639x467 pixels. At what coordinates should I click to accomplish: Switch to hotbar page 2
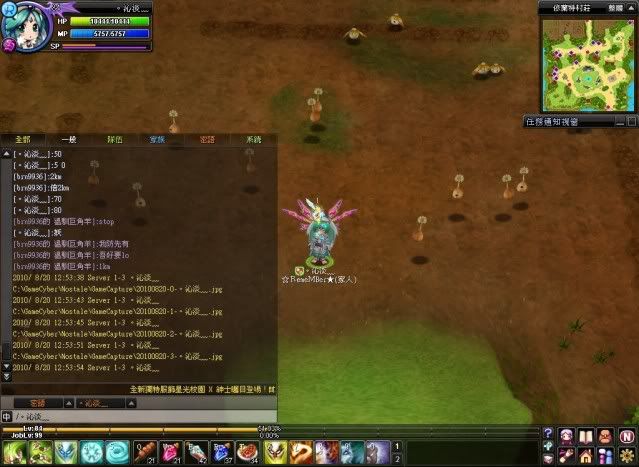[x=399, y=458]
